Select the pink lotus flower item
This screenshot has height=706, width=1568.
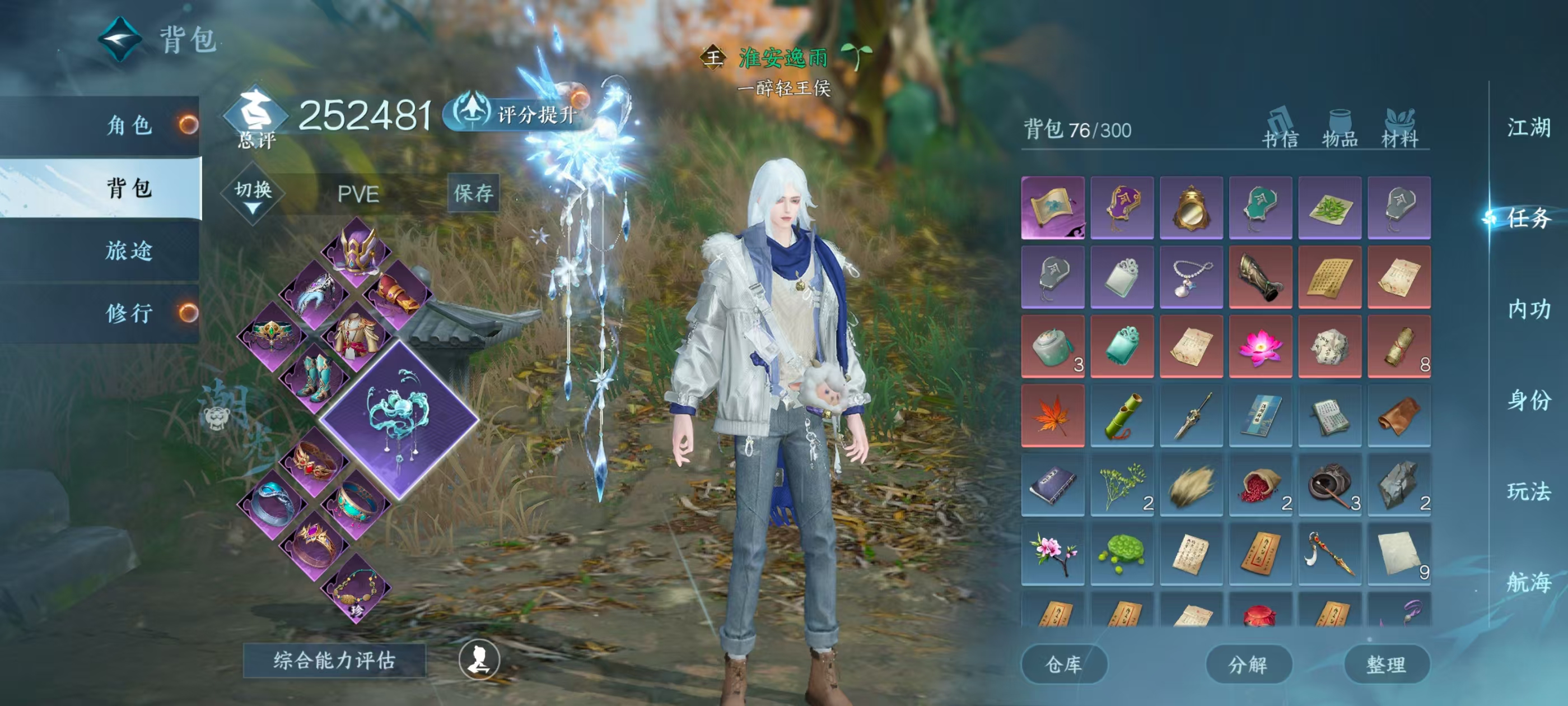[x=1260, y=347]
